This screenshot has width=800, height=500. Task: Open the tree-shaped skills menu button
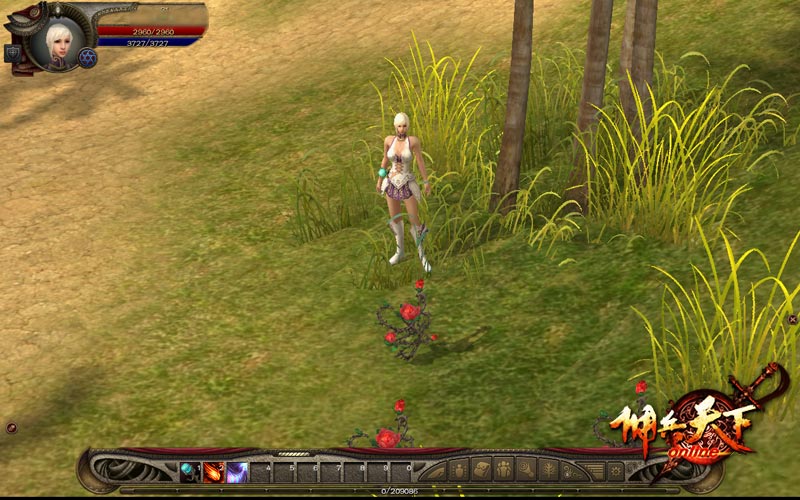click(x=549, y=470)
